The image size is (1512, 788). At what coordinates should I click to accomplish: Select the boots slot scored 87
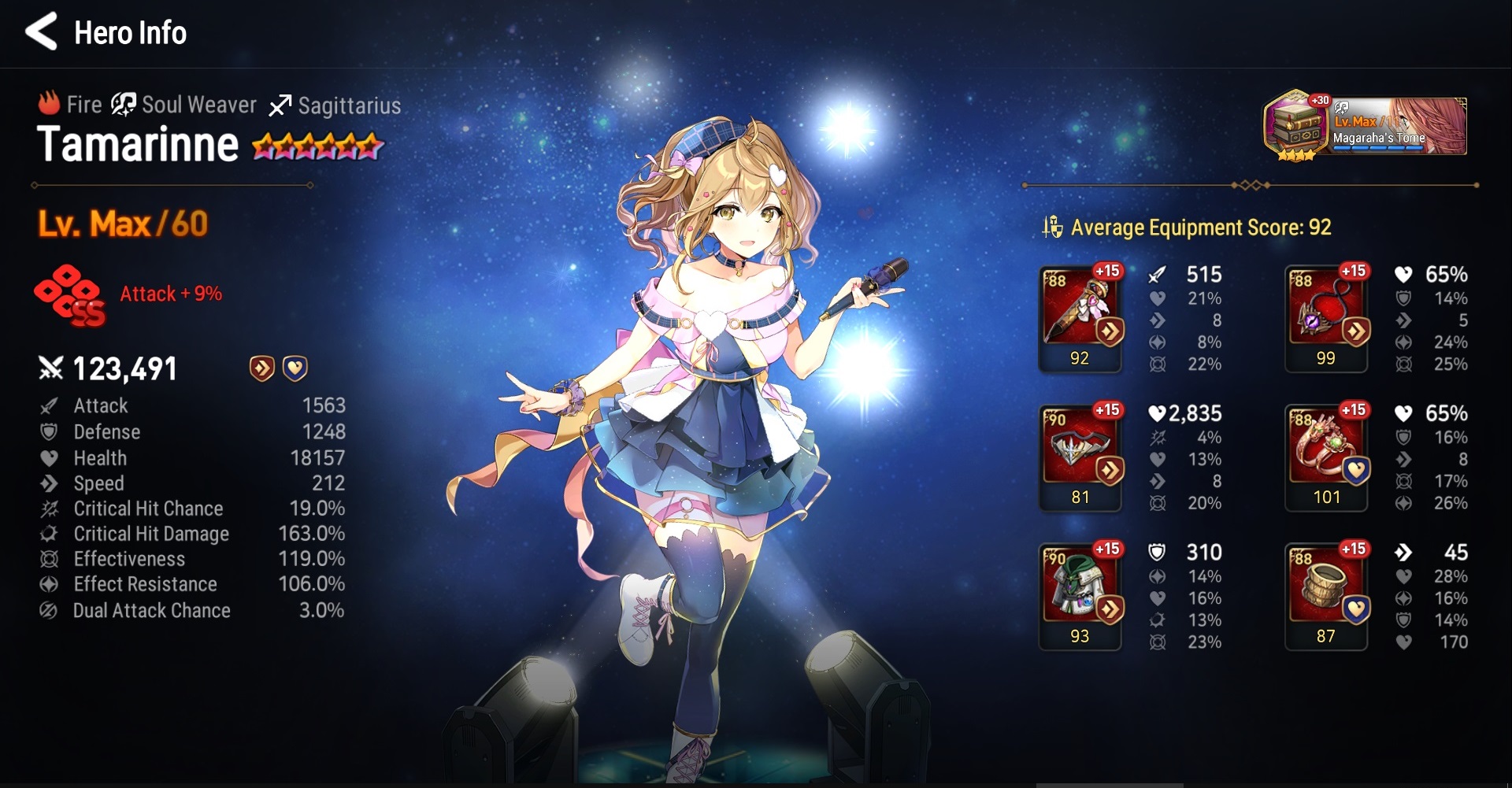(1326, 596)
